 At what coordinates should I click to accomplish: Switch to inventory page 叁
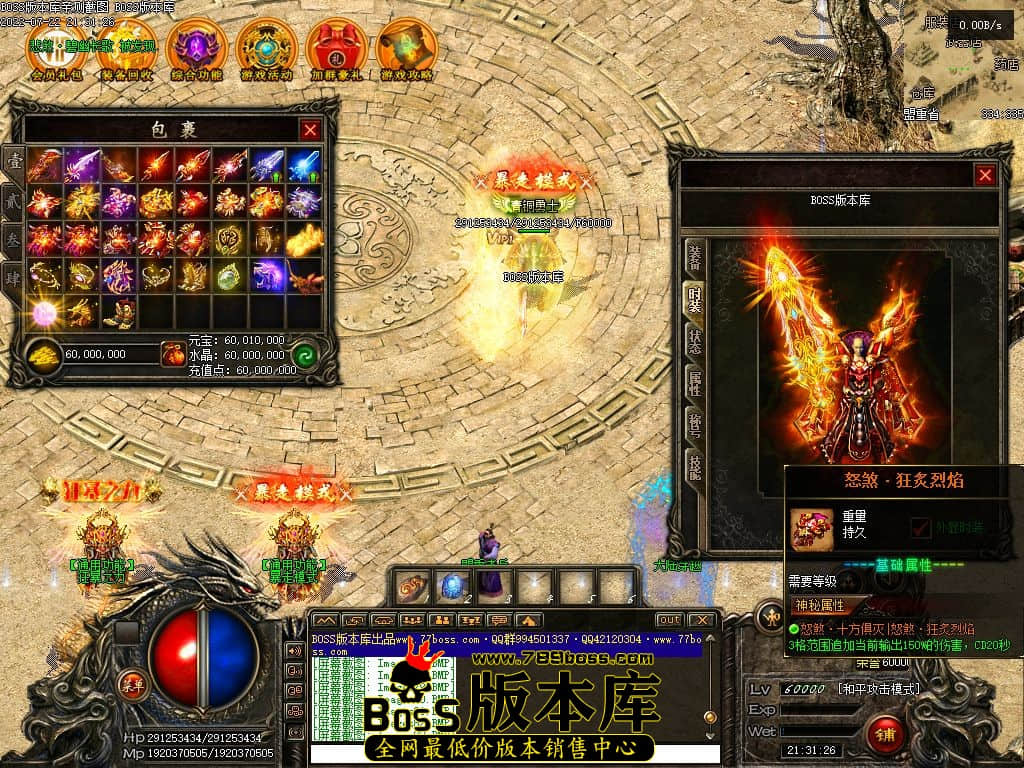[14, 238]
